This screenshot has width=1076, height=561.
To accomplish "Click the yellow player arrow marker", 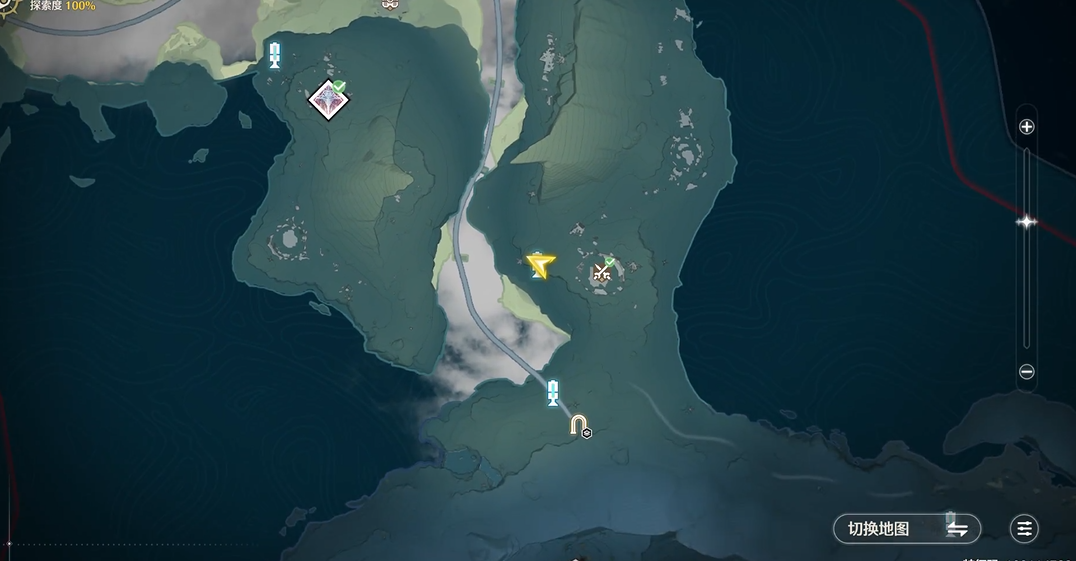I will coord(540,265).
